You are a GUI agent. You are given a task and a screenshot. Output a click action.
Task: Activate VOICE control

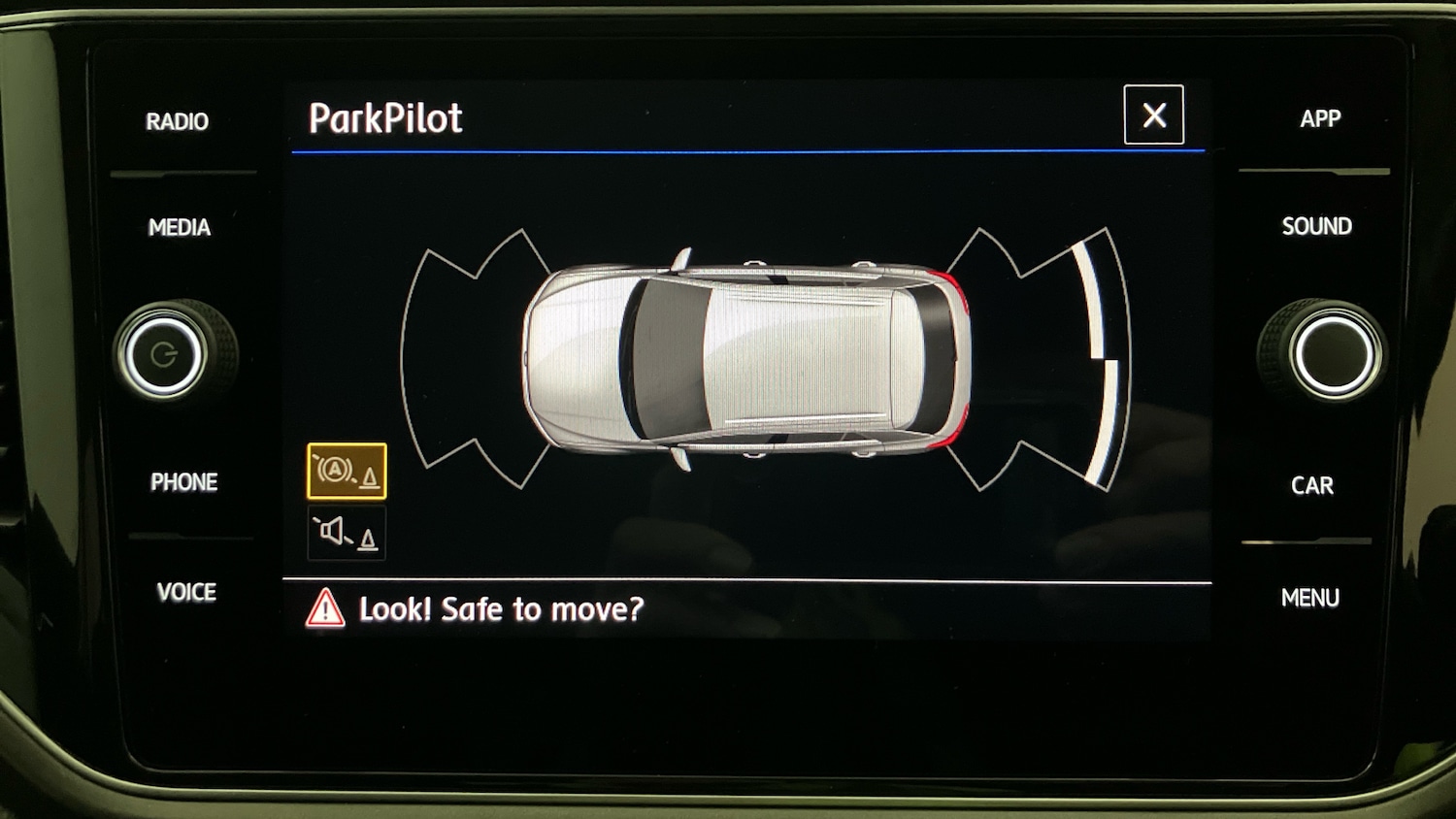(x=186, y=592)
